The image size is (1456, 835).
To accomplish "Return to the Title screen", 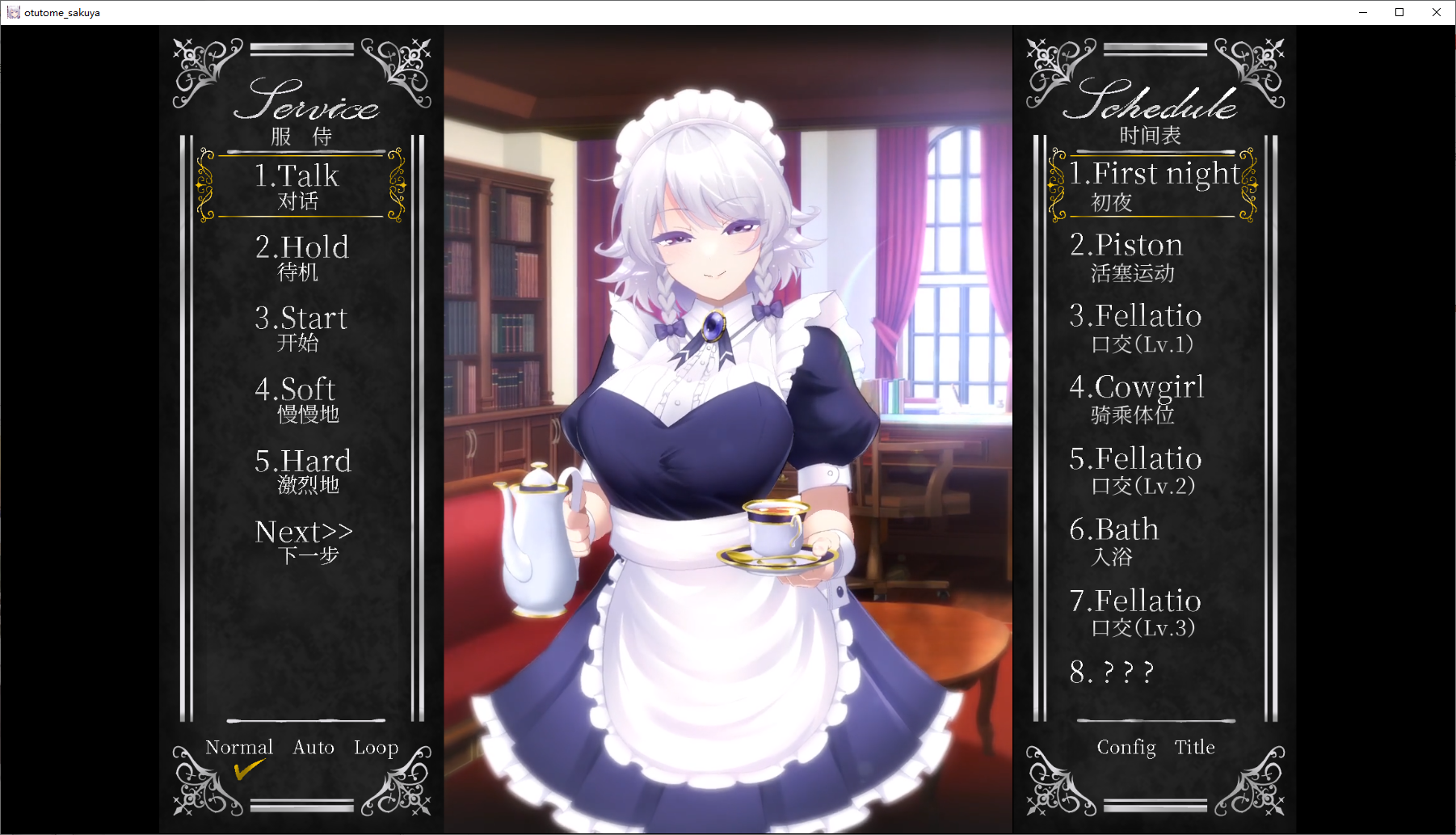I will point(1194,748).
